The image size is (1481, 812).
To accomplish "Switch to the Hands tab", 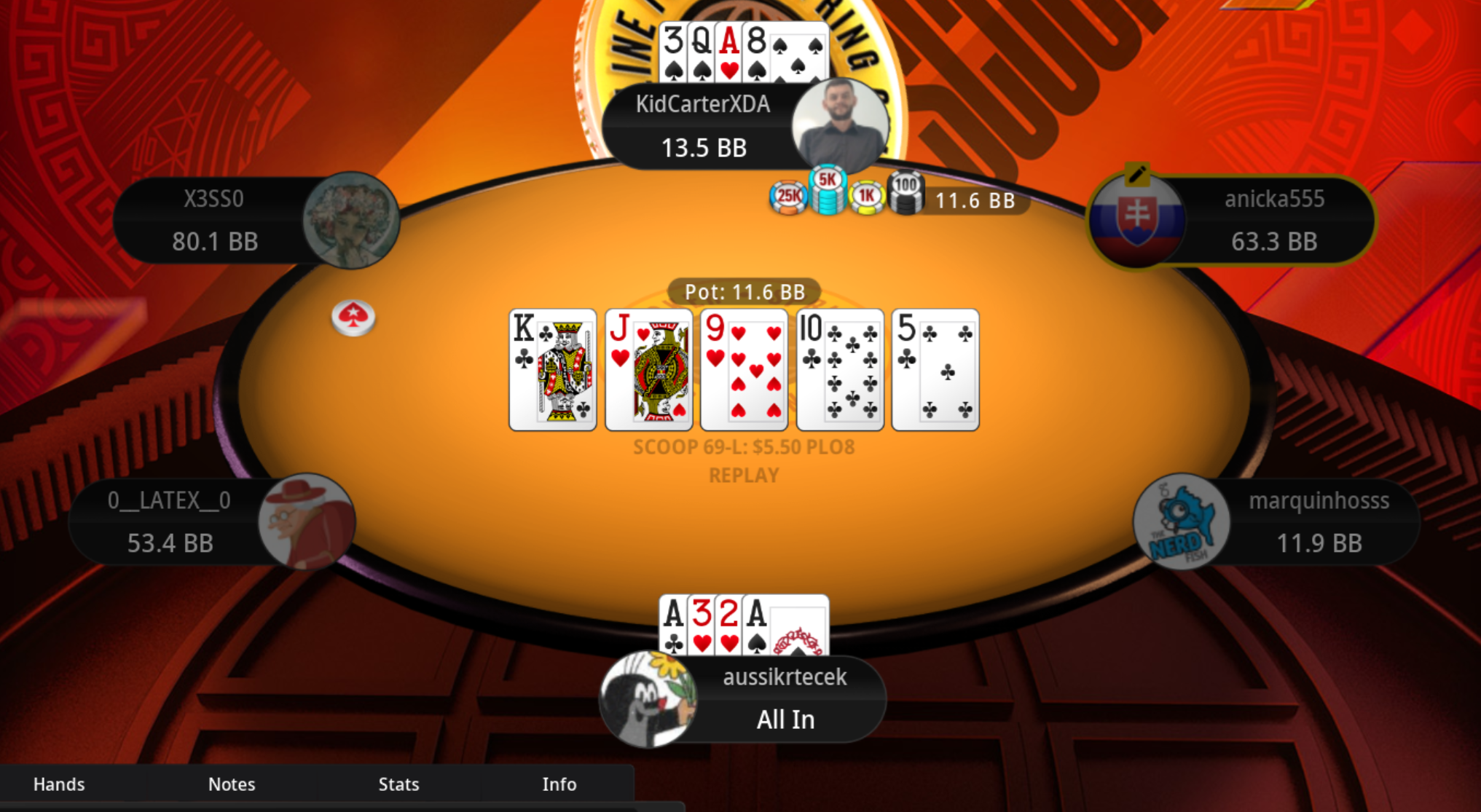I will [59, 784].
